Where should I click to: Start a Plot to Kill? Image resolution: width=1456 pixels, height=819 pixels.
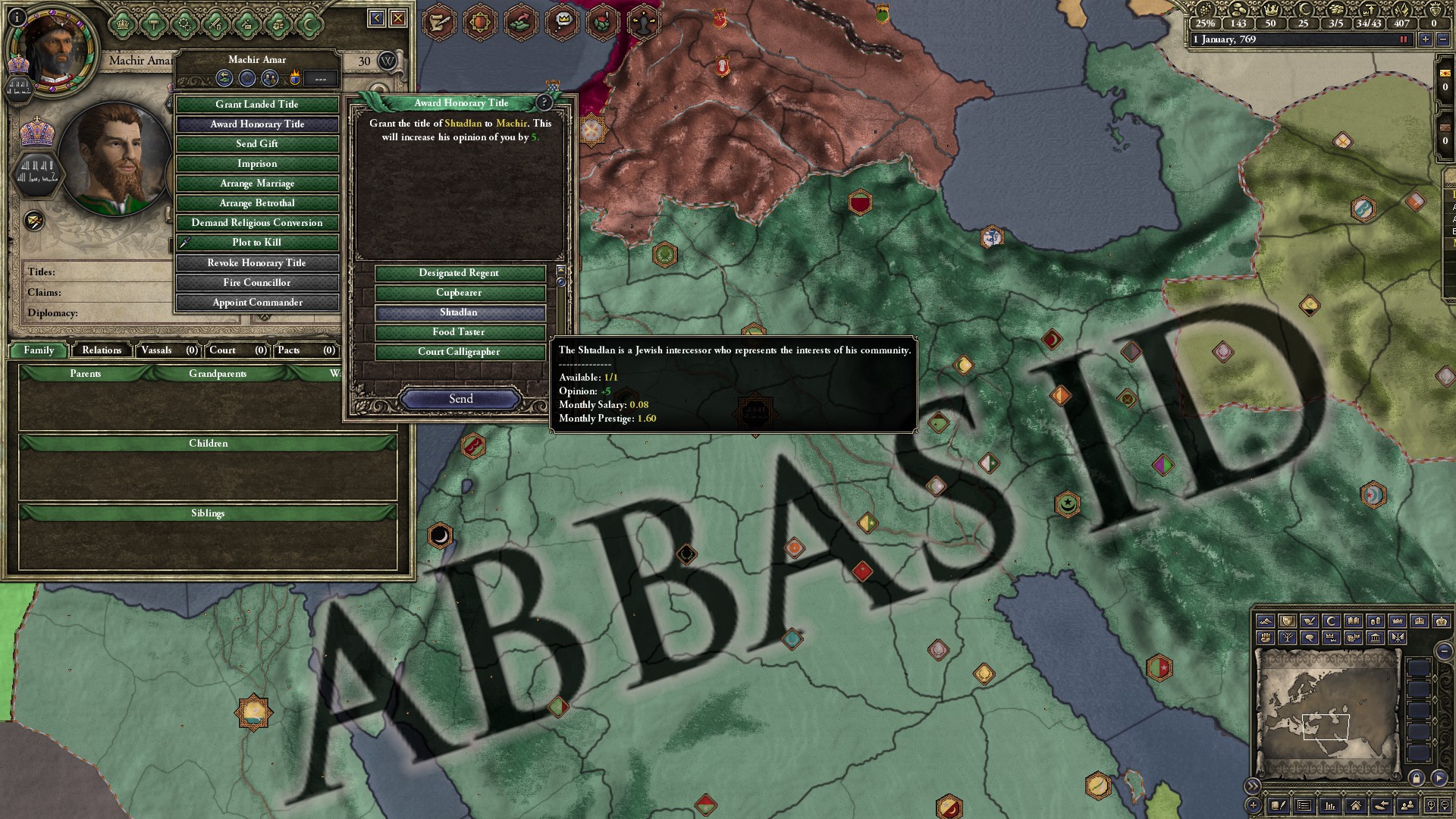point(257,243)
